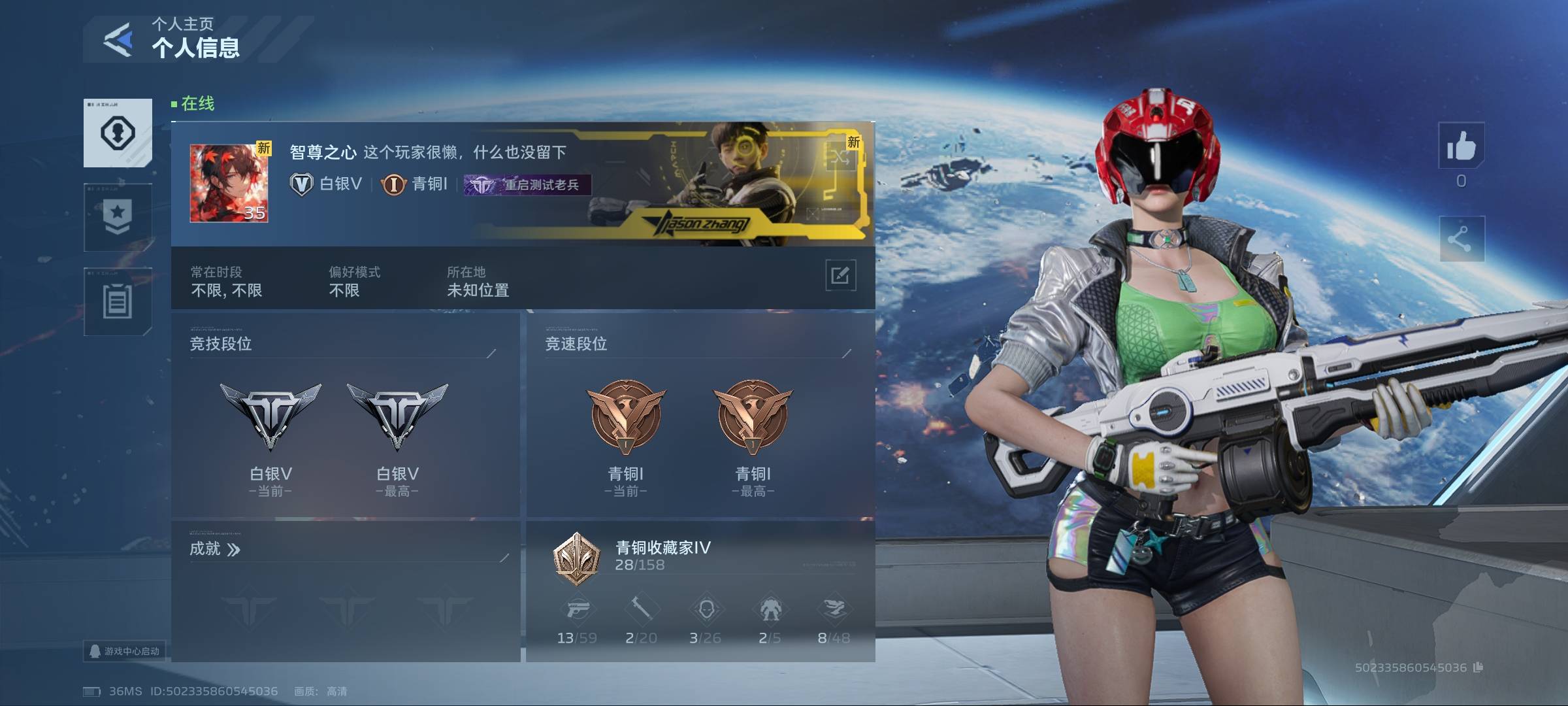Copy the player ID with copy icon
This screenshot has height=706, width=1568.
tap(1478, 667)
